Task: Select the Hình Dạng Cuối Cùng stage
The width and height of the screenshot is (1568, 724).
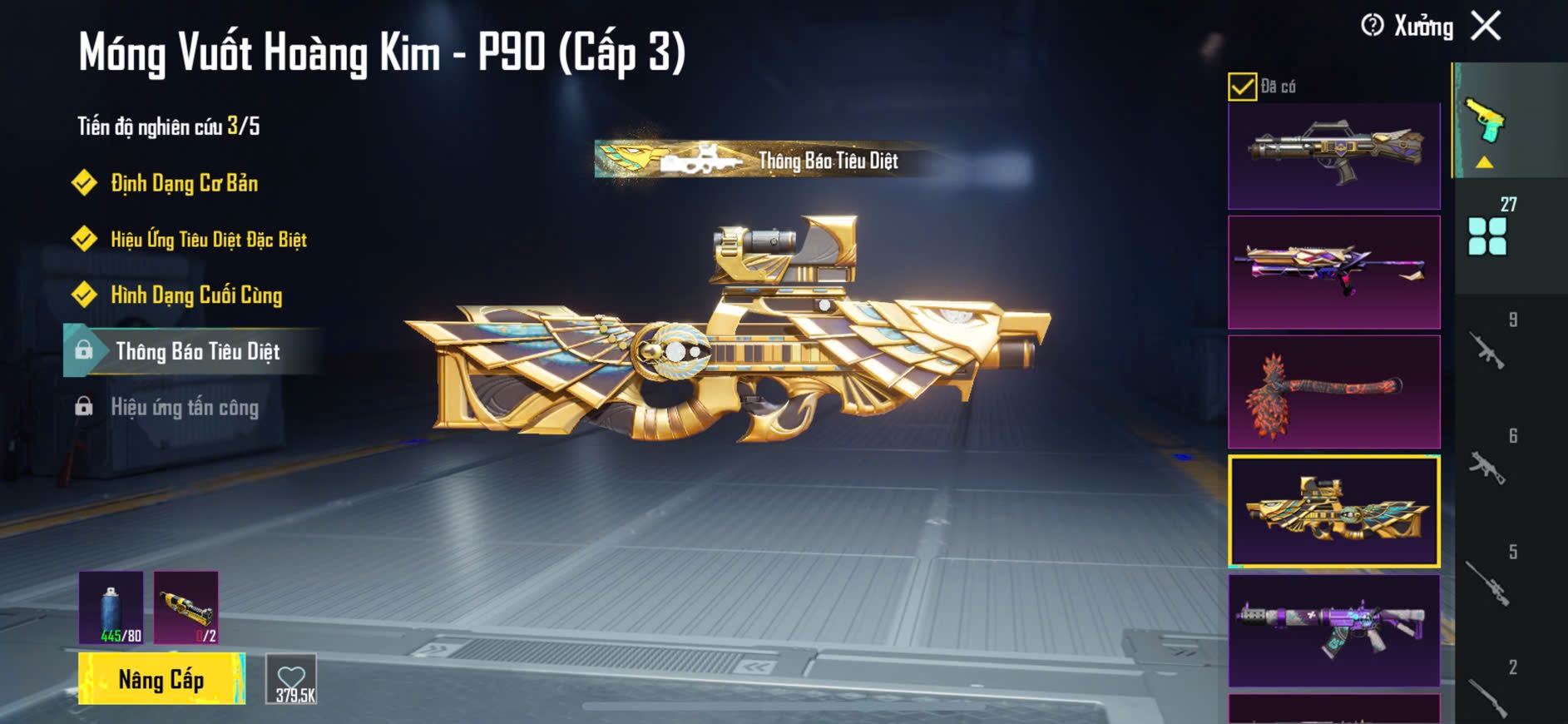Action: point(196,295)
